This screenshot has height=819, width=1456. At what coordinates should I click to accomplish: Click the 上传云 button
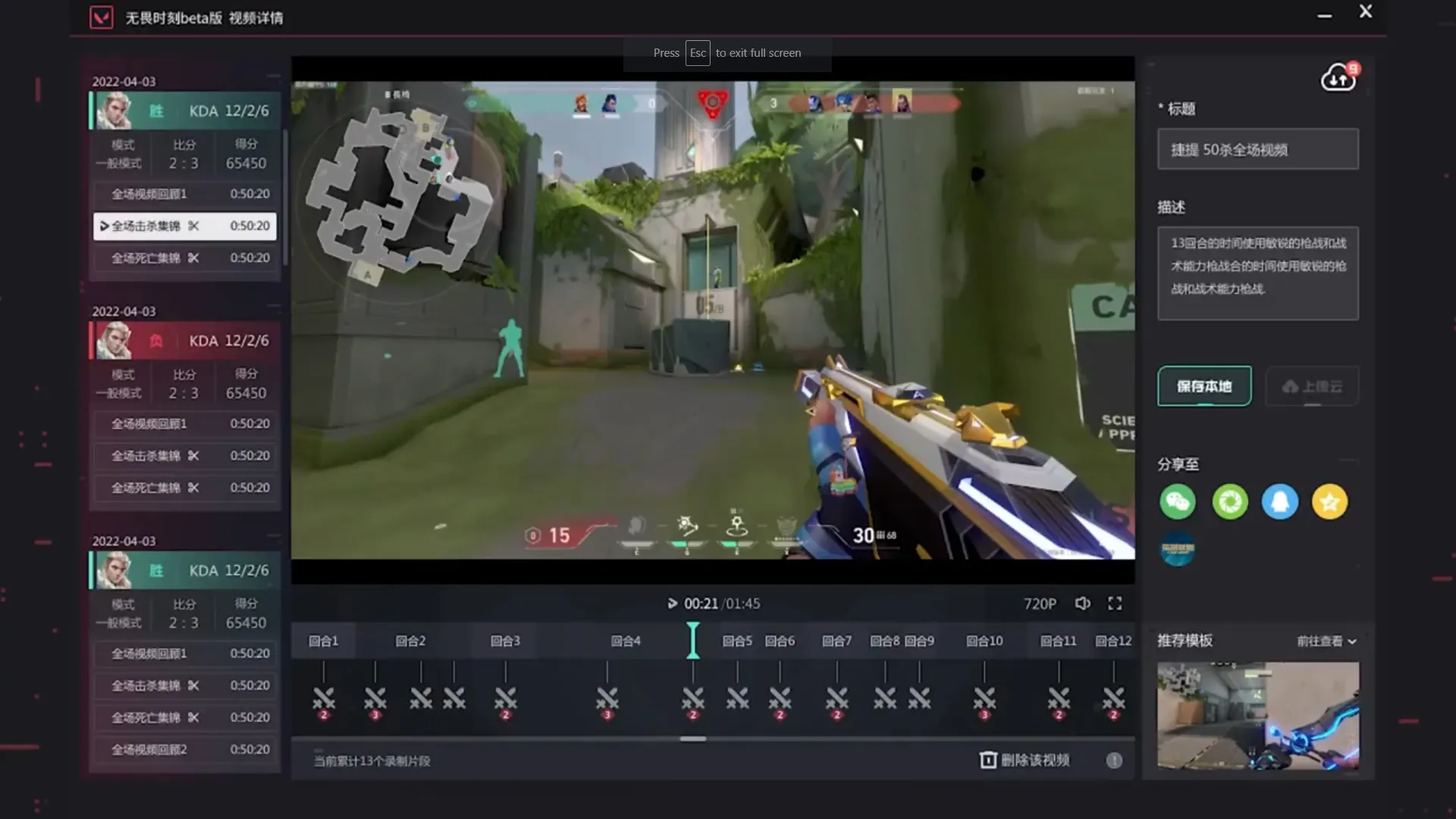click(x=1312, y=386)
